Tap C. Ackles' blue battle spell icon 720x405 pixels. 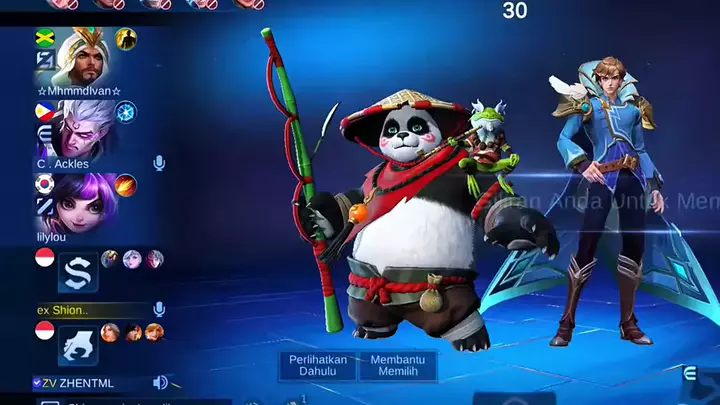click(126, 111)
